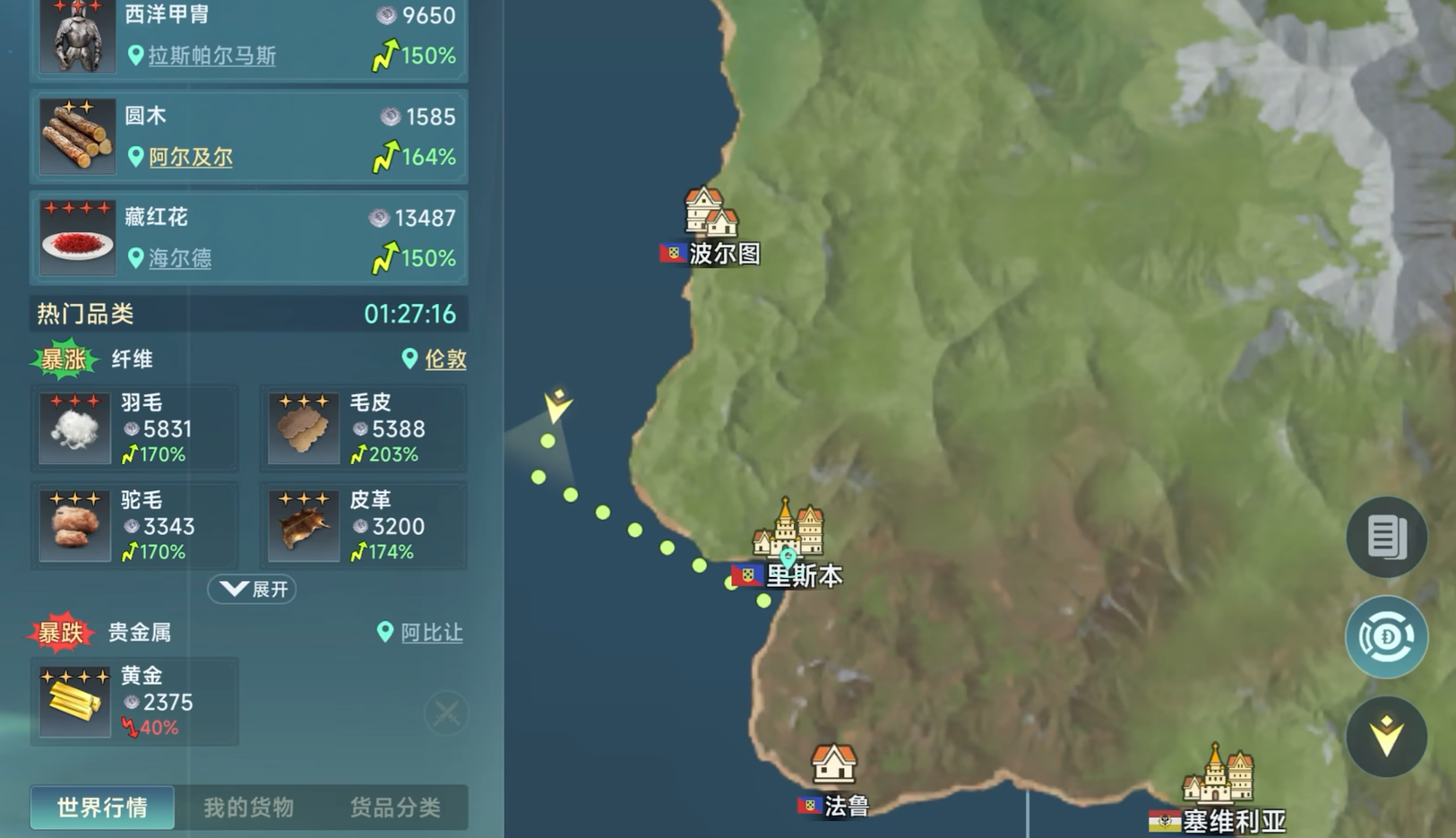Expand the list with the 展开 chevron

coord(251,589)
